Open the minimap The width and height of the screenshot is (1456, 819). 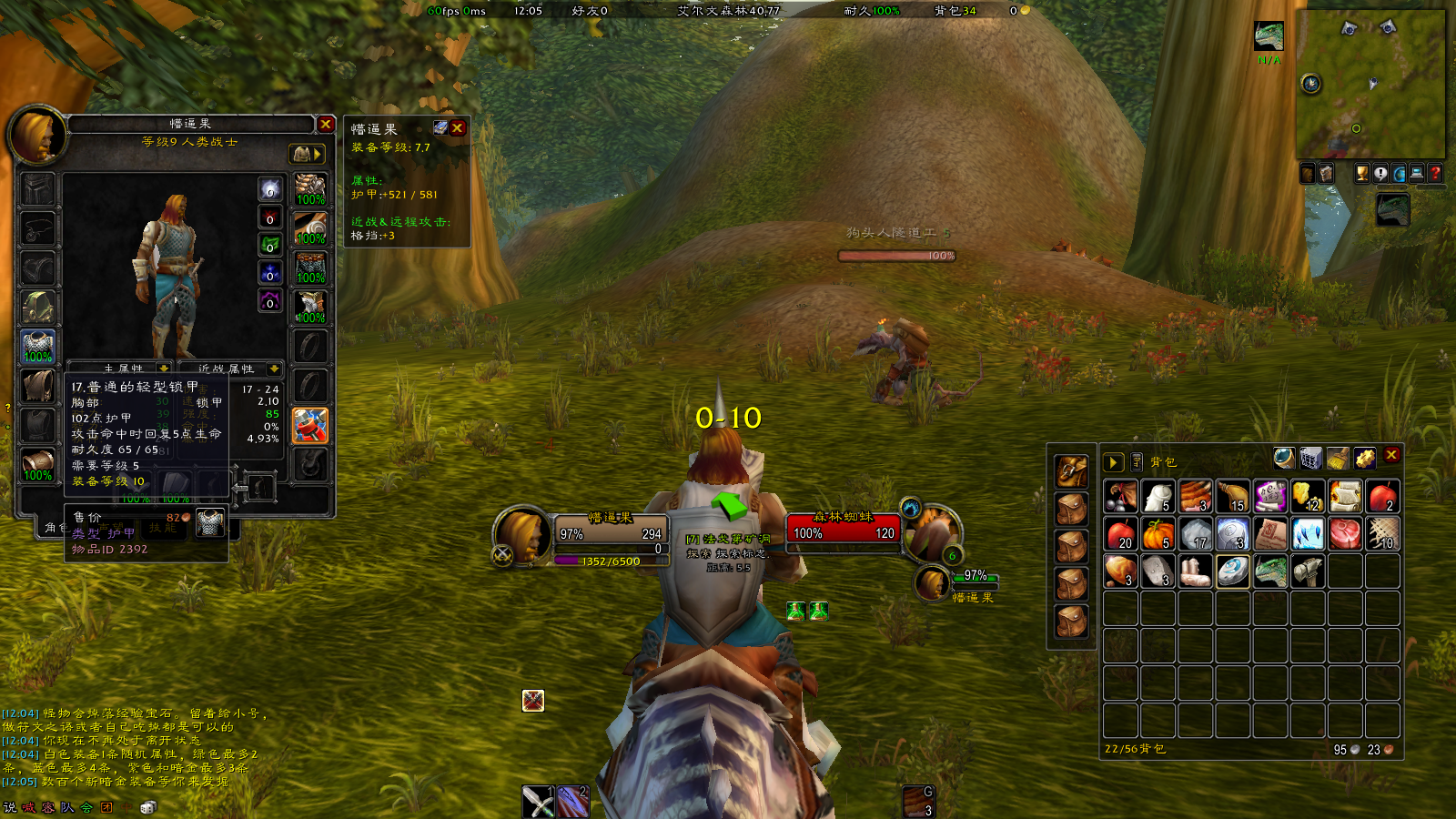point(1370,84)
